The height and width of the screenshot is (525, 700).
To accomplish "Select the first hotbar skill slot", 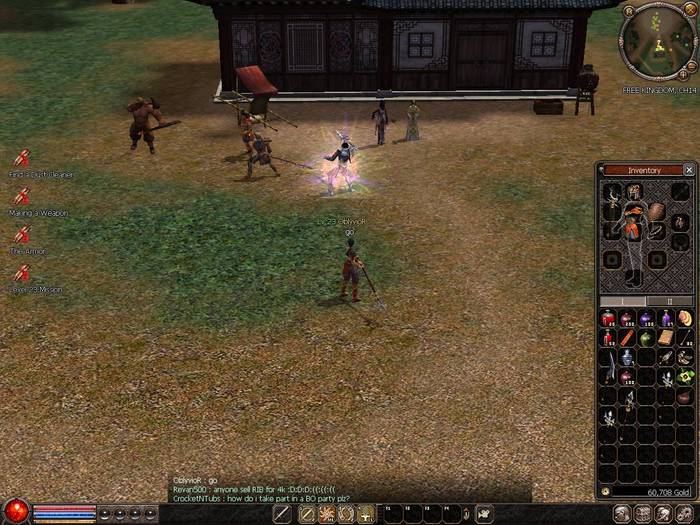I will [283, 514].
